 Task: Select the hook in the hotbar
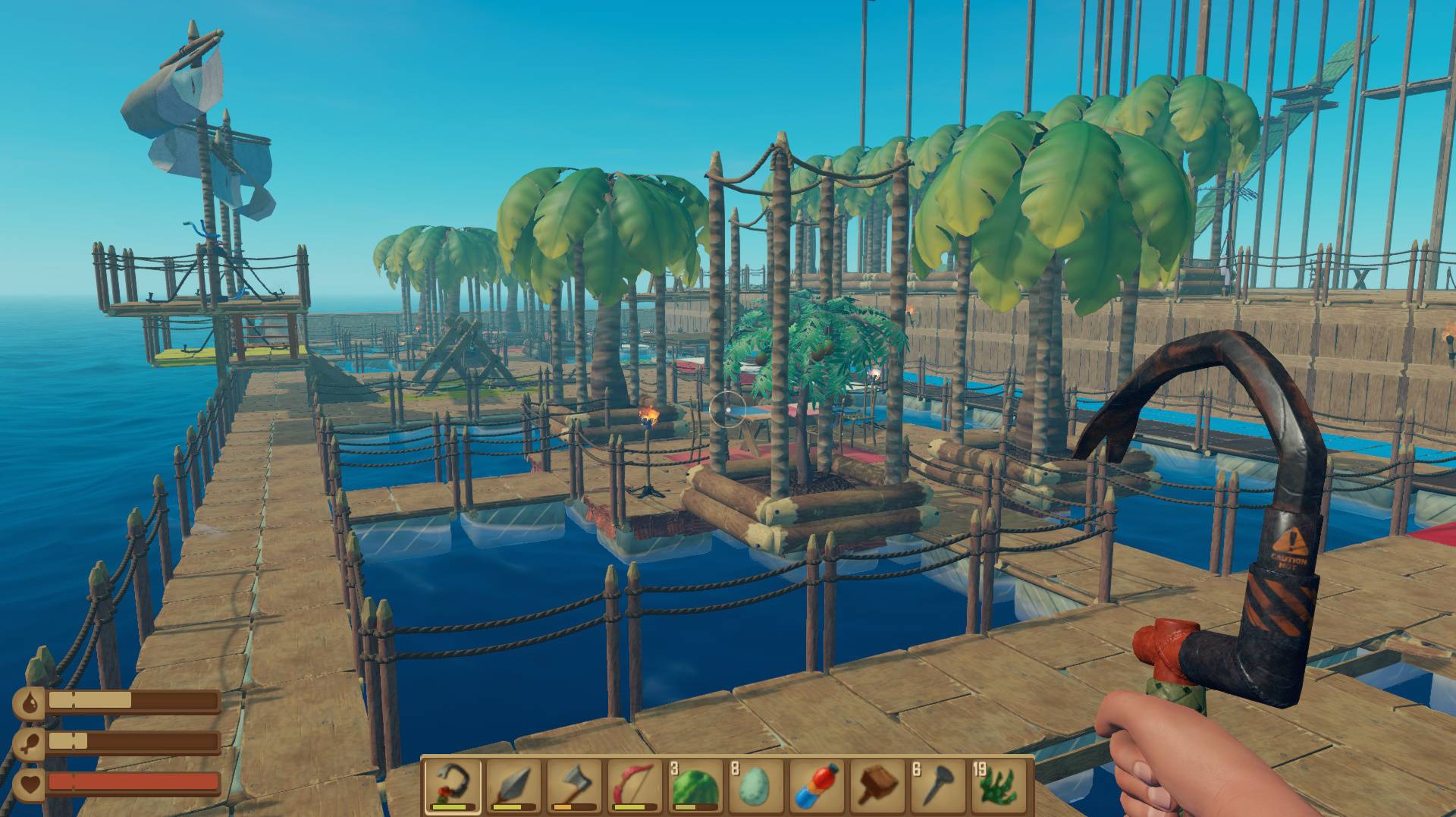453,786
